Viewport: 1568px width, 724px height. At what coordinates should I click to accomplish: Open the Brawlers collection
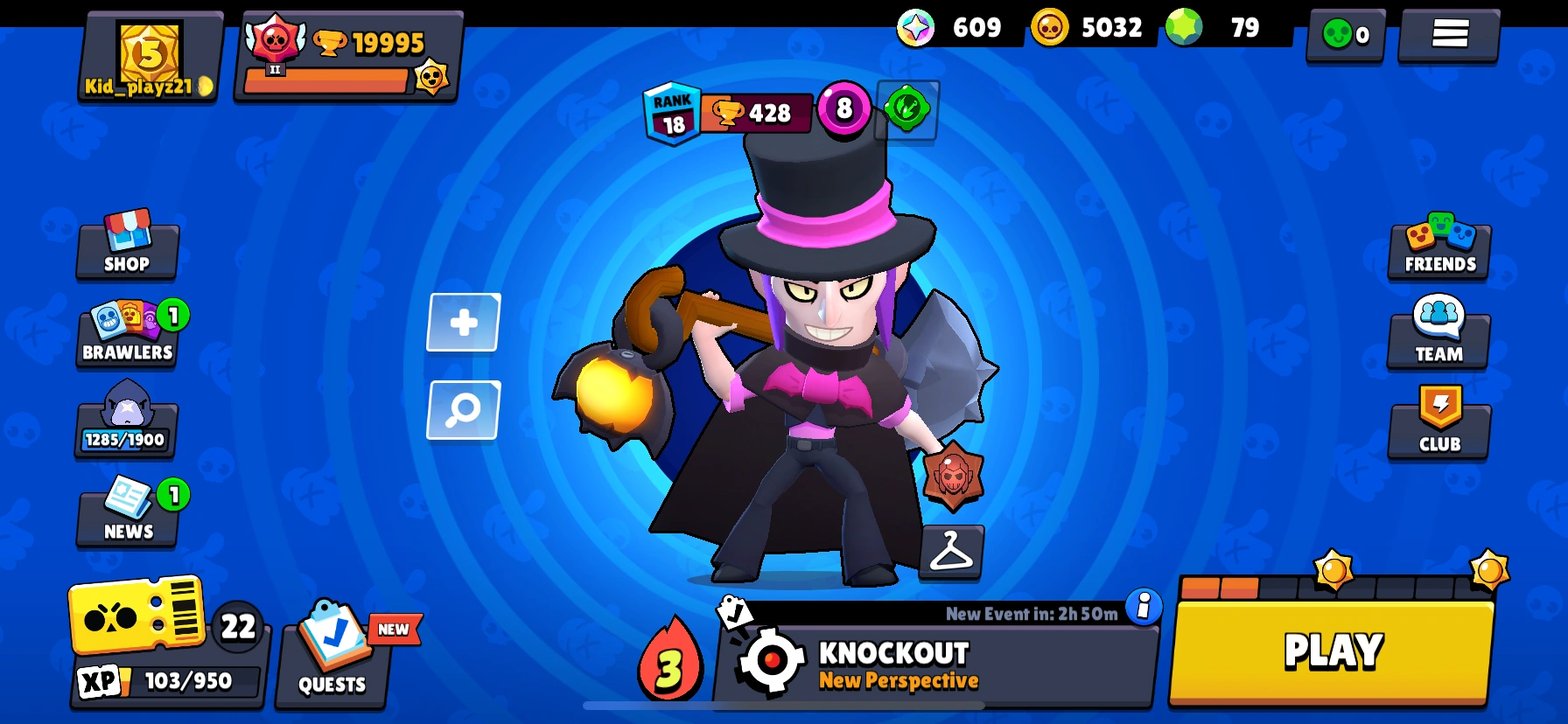click(x=126, y=337)
